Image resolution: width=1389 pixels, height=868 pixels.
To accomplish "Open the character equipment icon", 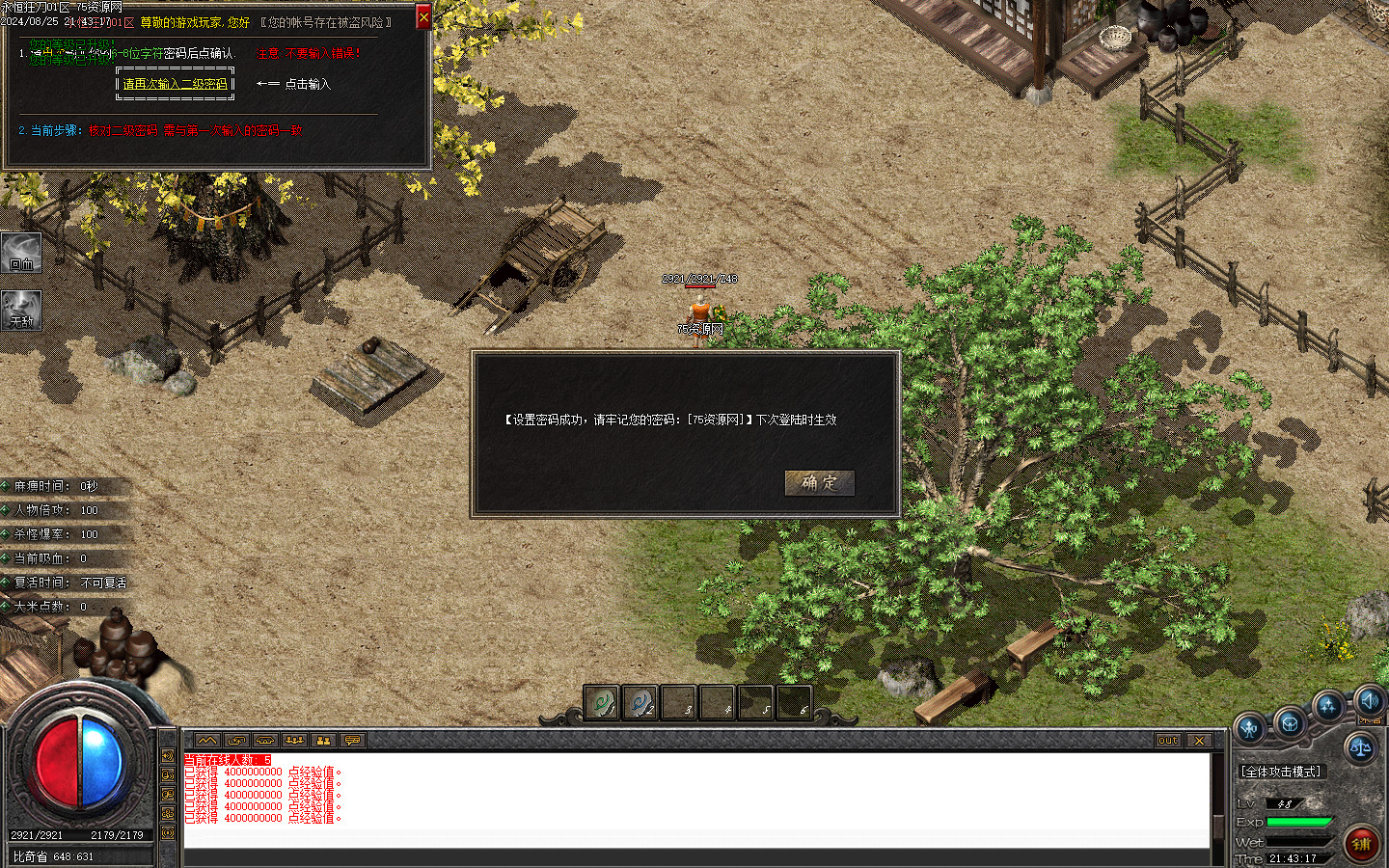I will coord(1250,729).
